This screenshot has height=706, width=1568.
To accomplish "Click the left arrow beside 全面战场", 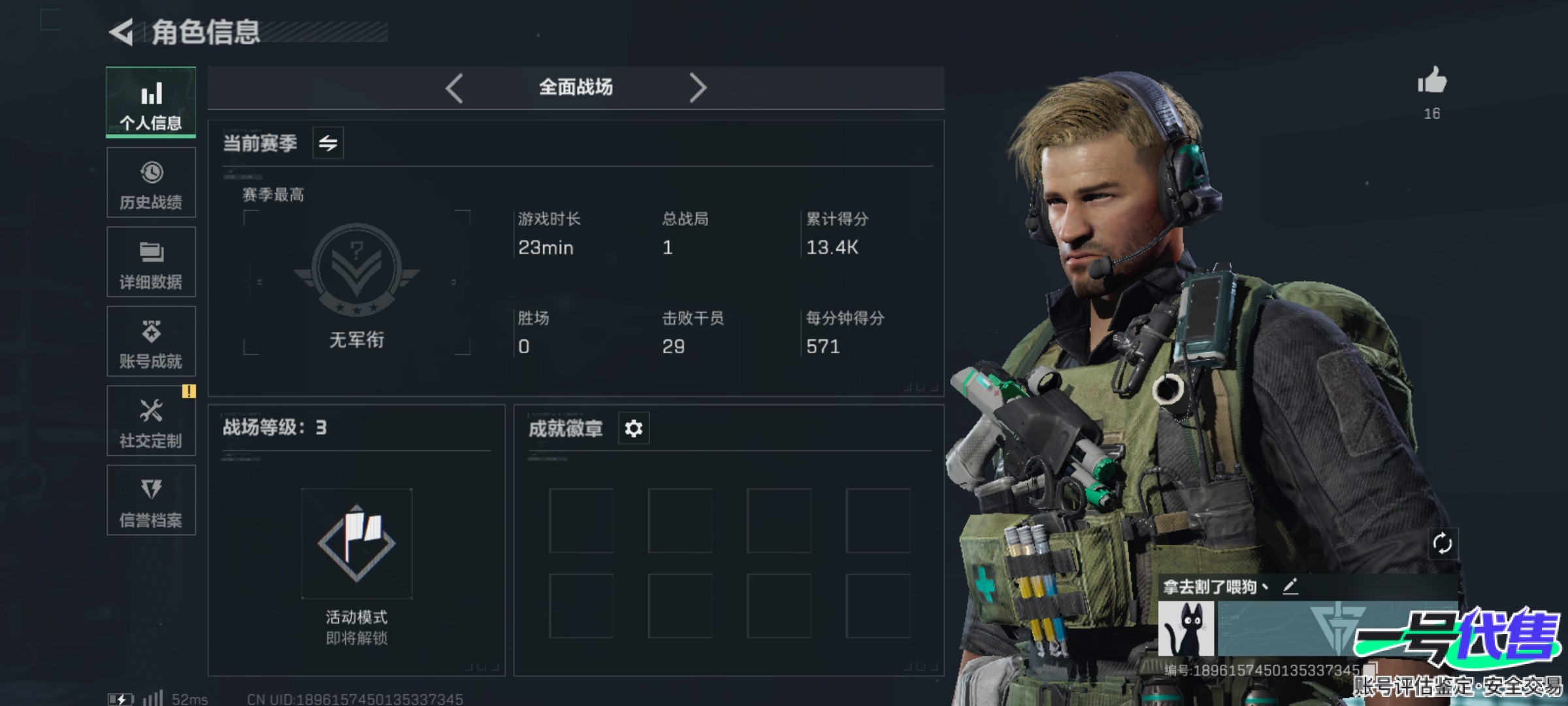I will pyautogui.click(x=455, y=88).
